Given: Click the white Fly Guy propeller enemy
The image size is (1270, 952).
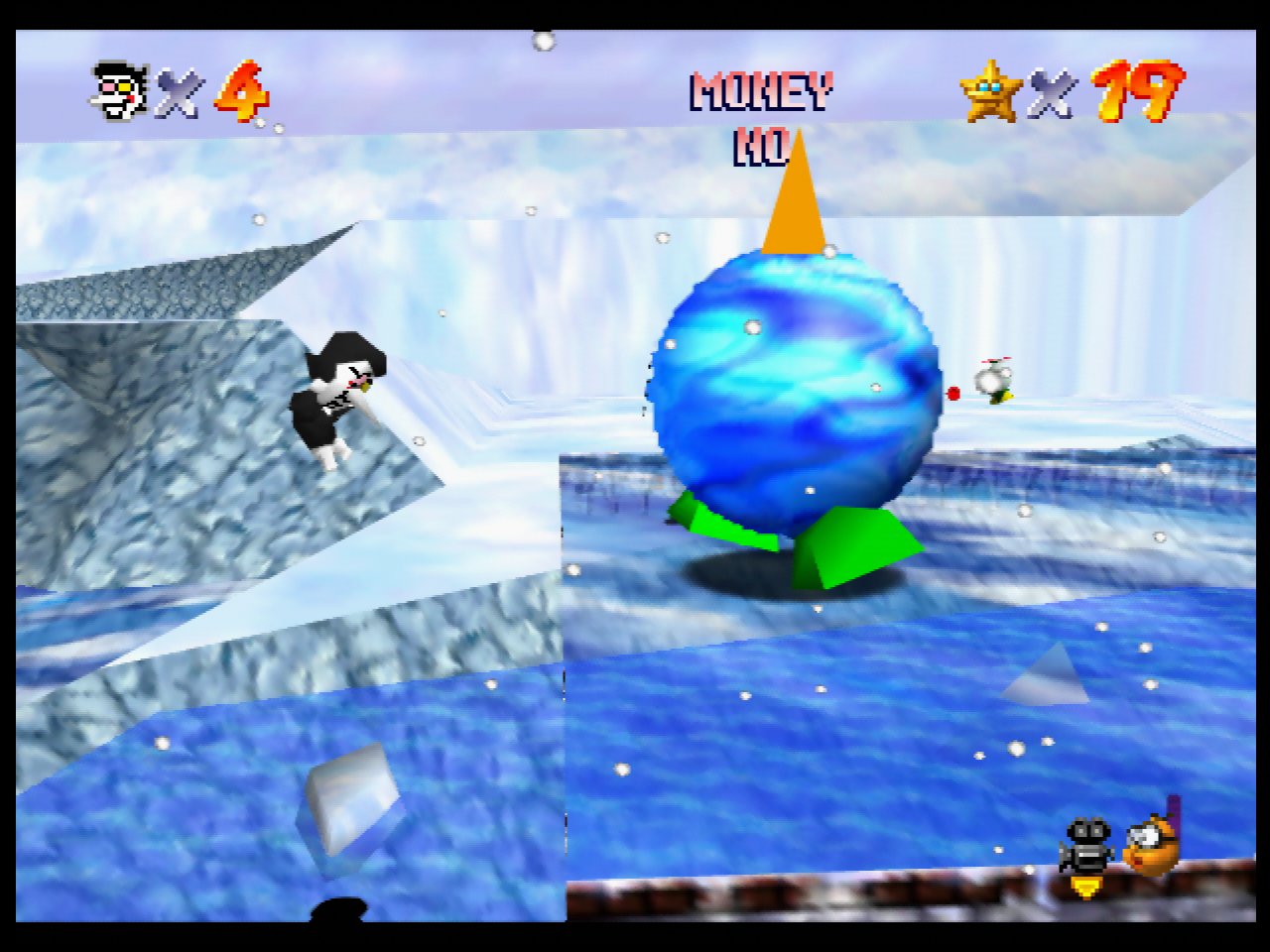Looking at the screenshot, I should pyautogui.click(x=995, y=382).
